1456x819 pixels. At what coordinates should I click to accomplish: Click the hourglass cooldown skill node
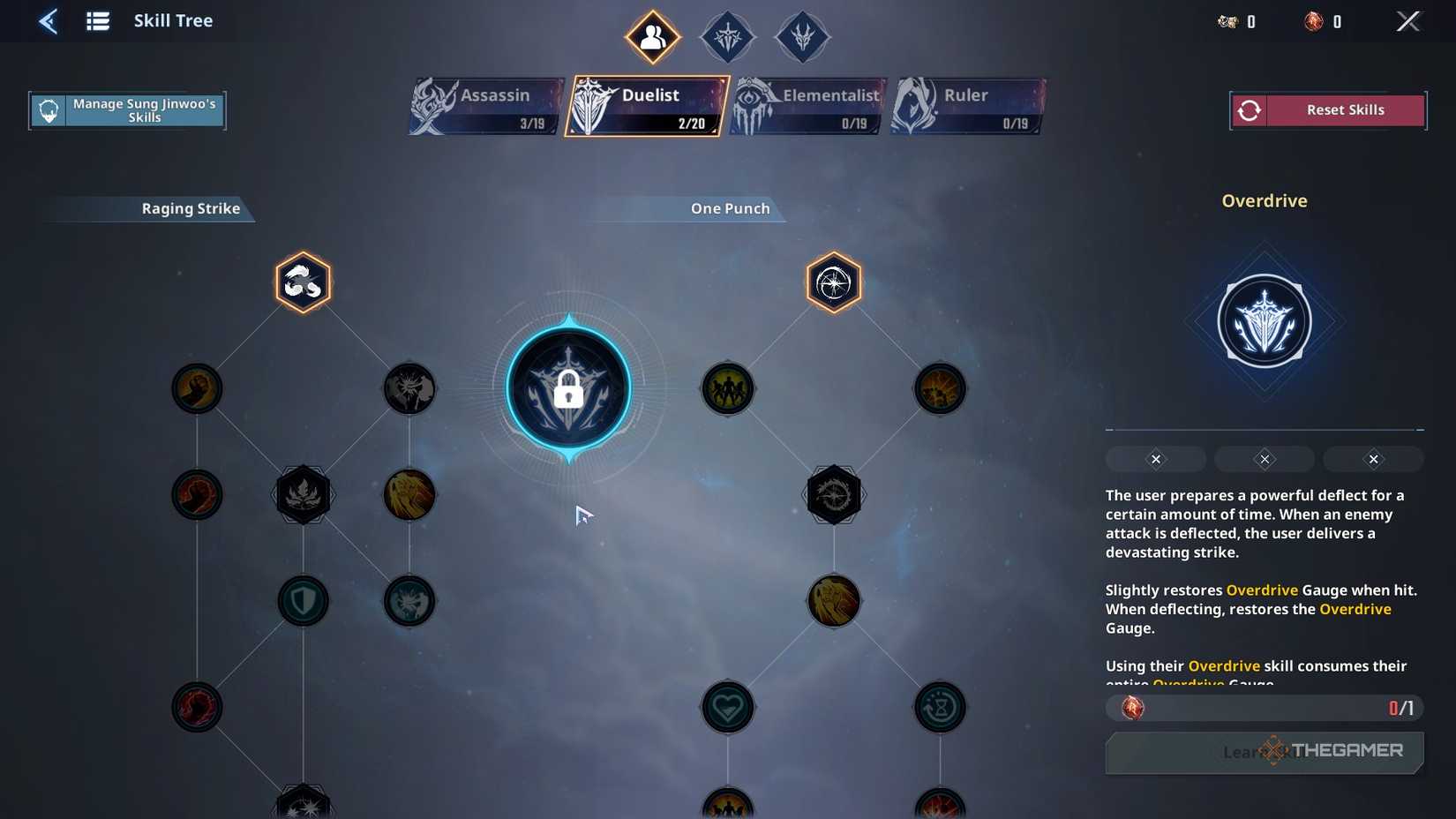(x=939, y=706)
